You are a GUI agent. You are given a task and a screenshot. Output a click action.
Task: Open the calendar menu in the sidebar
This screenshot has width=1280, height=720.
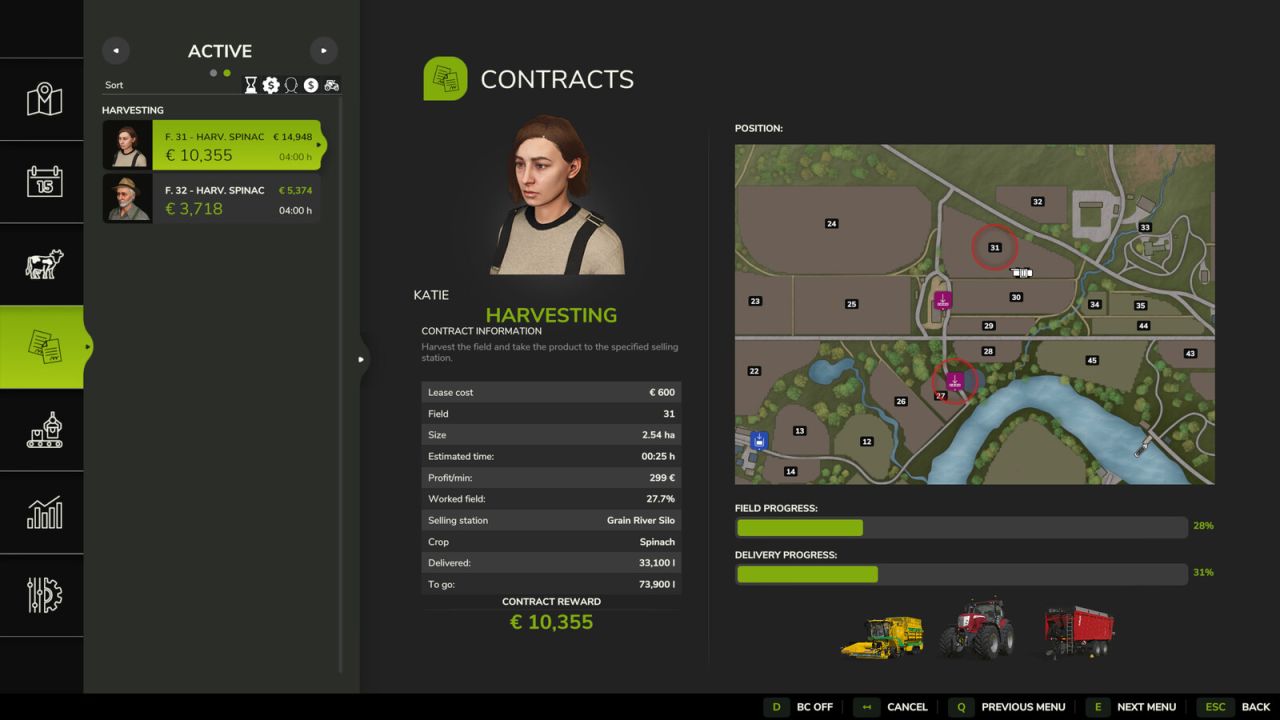click(x=42, y=182)
